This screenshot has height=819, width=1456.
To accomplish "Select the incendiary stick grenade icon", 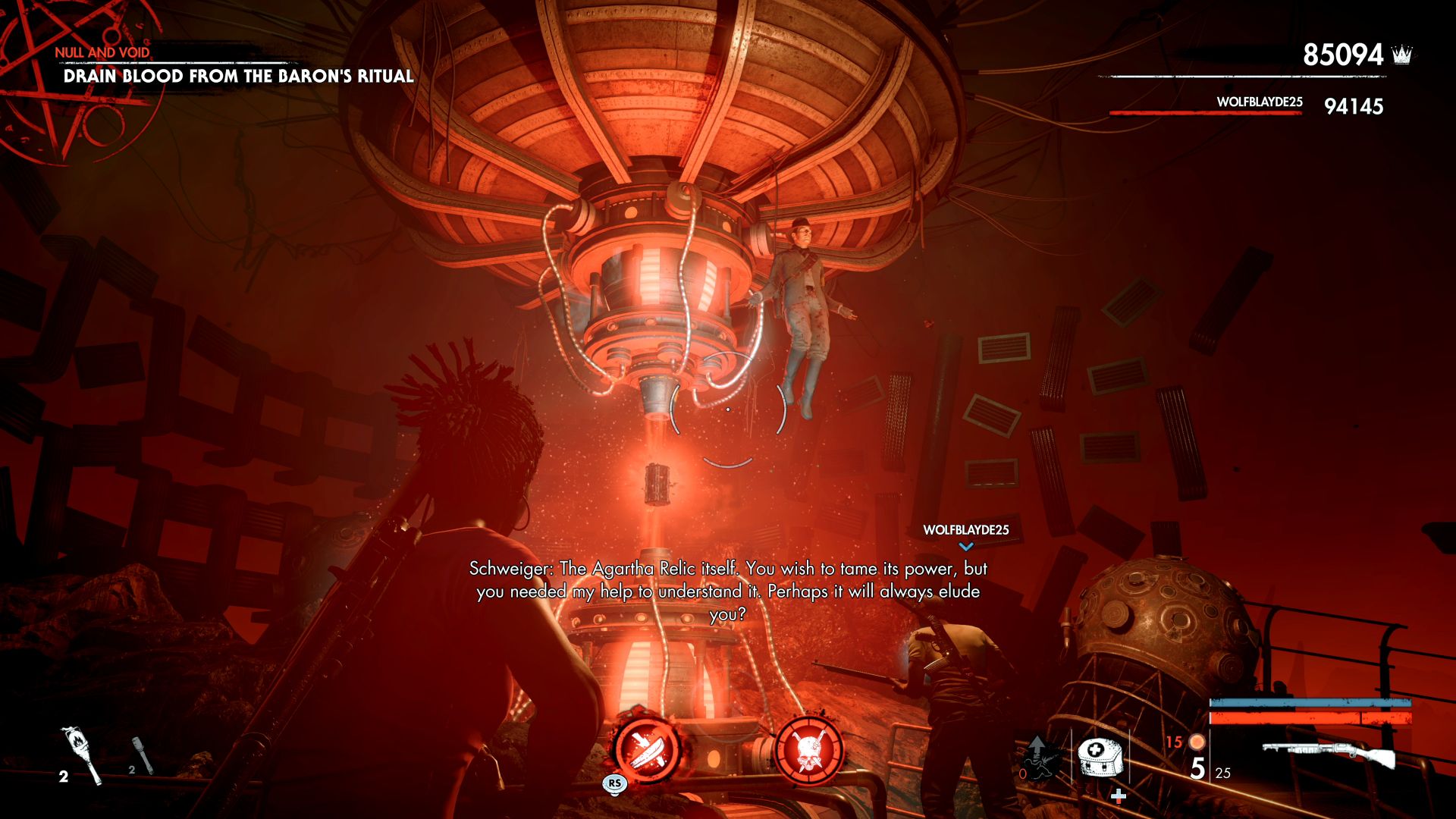I will 81,755.
